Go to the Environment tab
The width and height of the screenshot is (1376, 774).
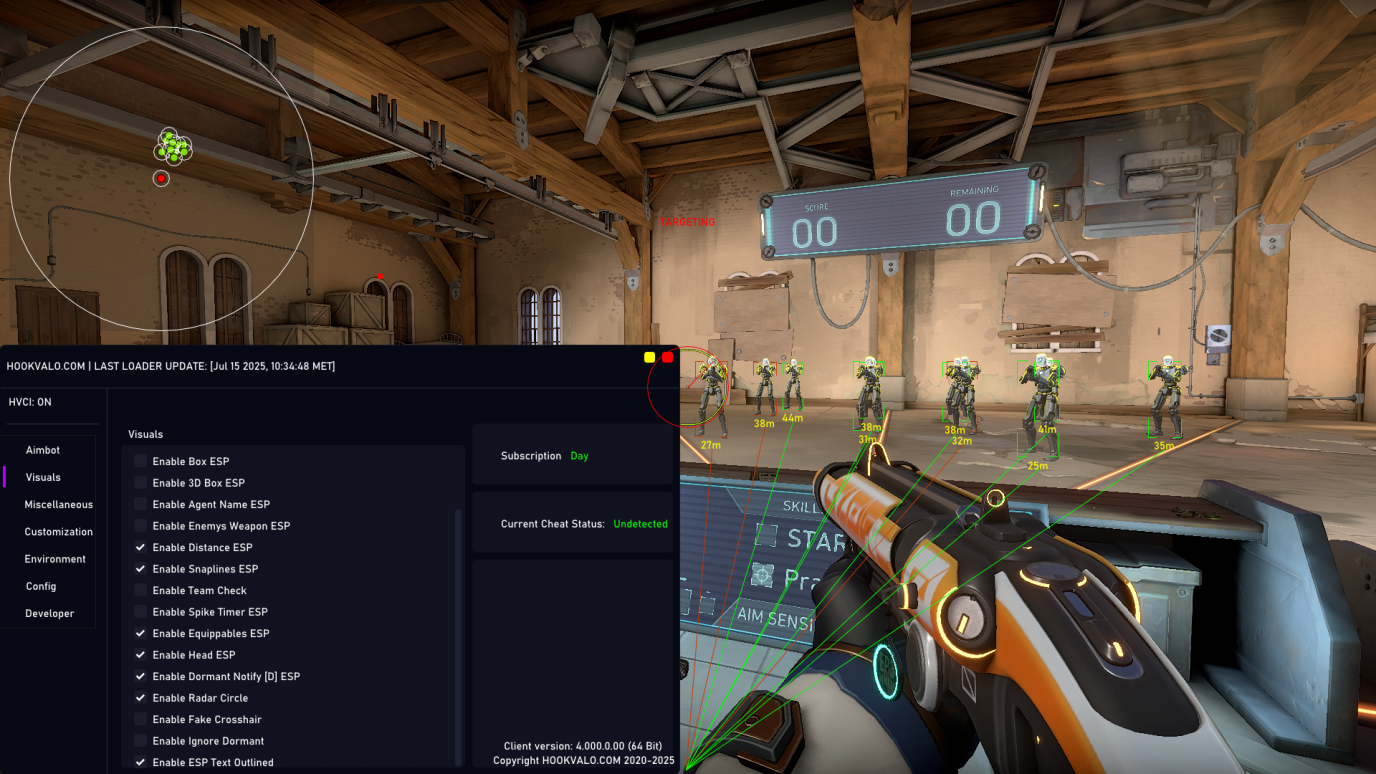pos(55,559)
